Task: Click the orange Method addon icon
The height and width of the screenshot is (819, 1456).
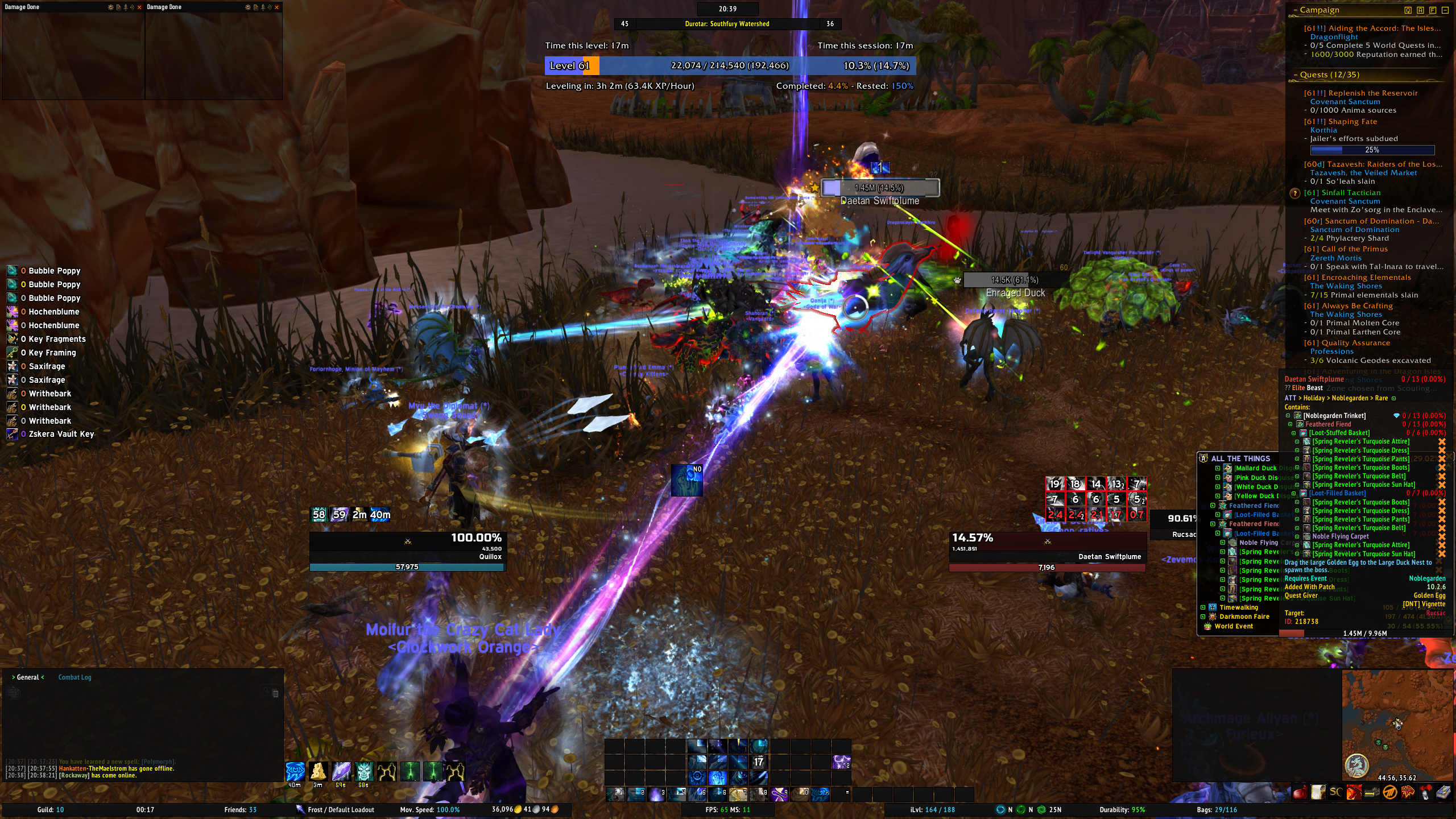Action: click(x=1389, y=792)
